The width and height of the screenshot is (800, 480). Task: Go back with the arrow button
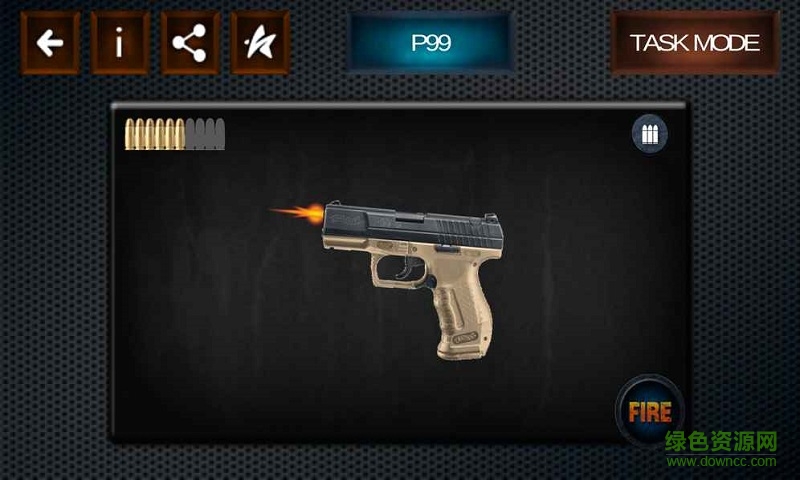(50, 43)
